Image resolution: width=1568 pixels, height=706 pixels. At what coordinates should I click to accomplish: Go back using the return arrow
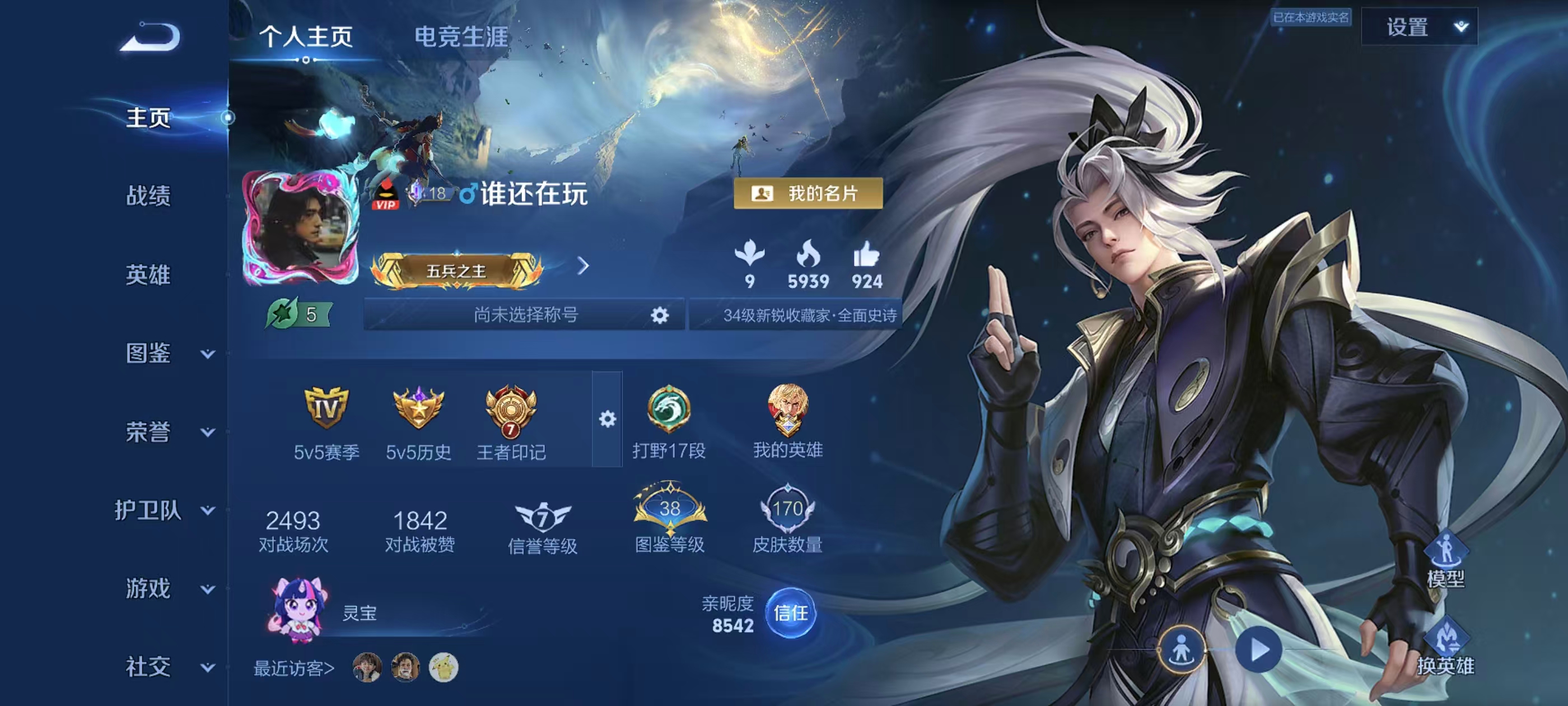tap(150, 38)
